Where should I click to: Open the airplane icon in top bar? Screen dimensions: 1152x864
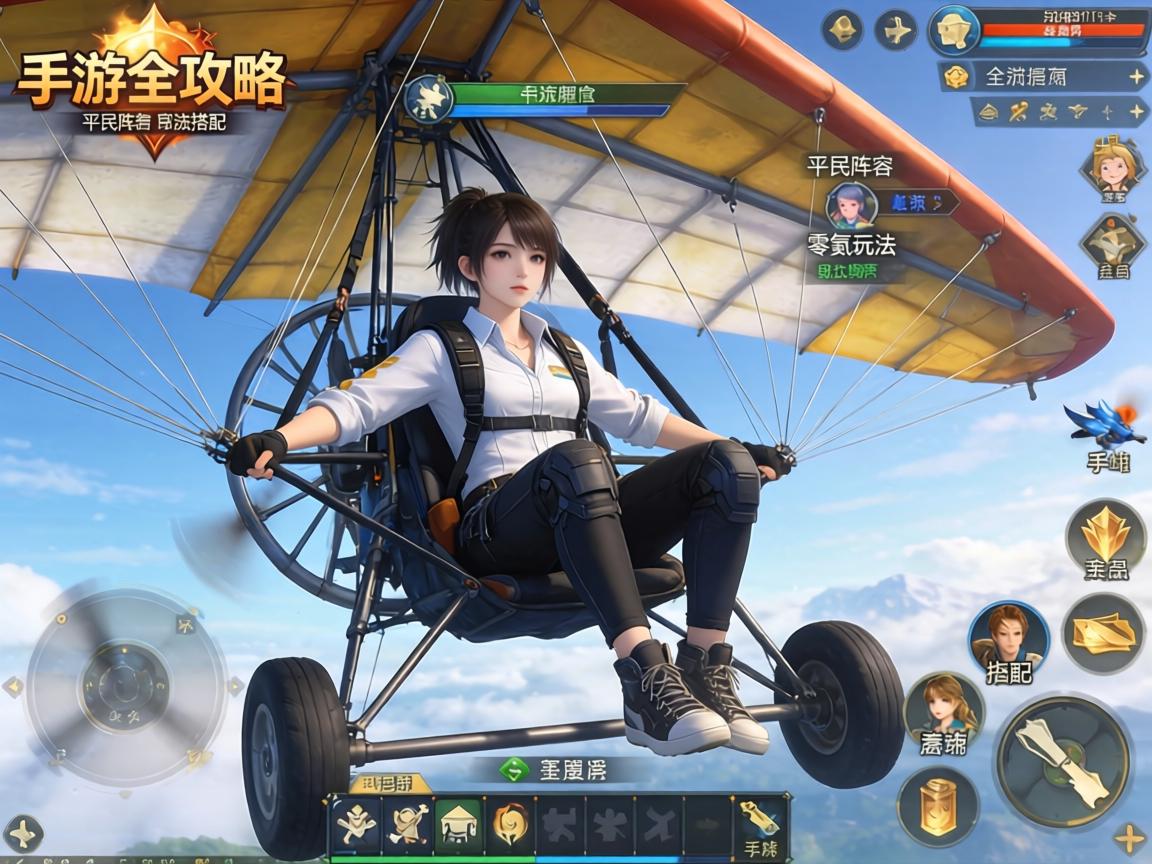pyautogui.click(x=896, y=30)
